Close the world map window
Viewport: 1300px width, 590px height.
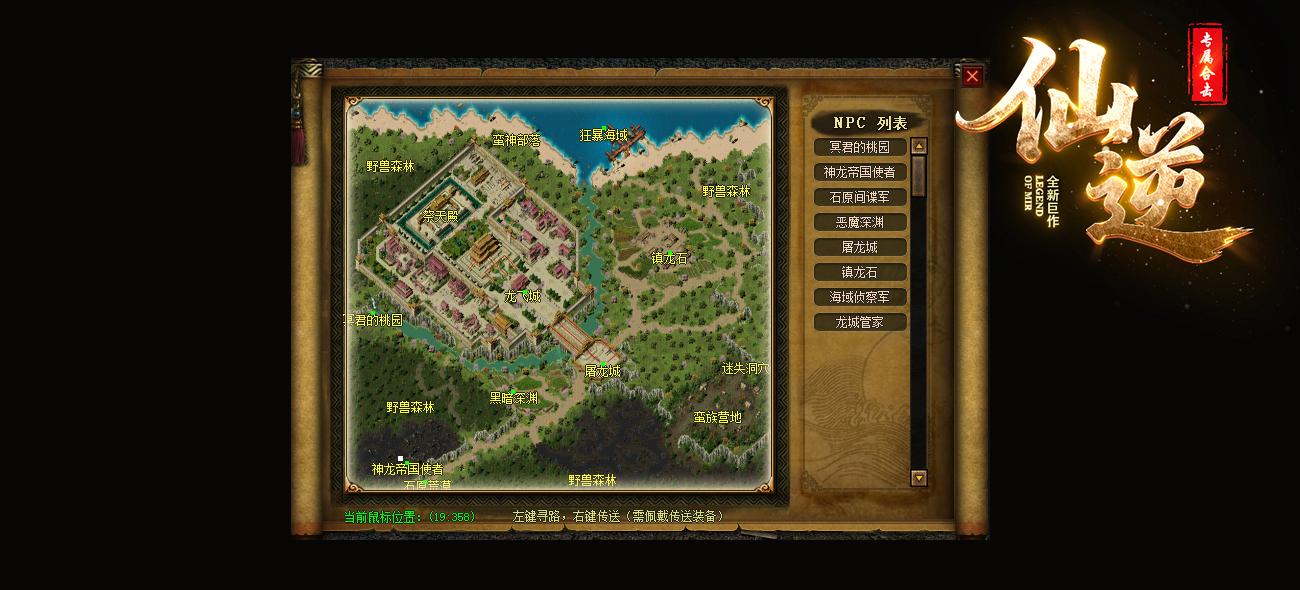point(972,76)
